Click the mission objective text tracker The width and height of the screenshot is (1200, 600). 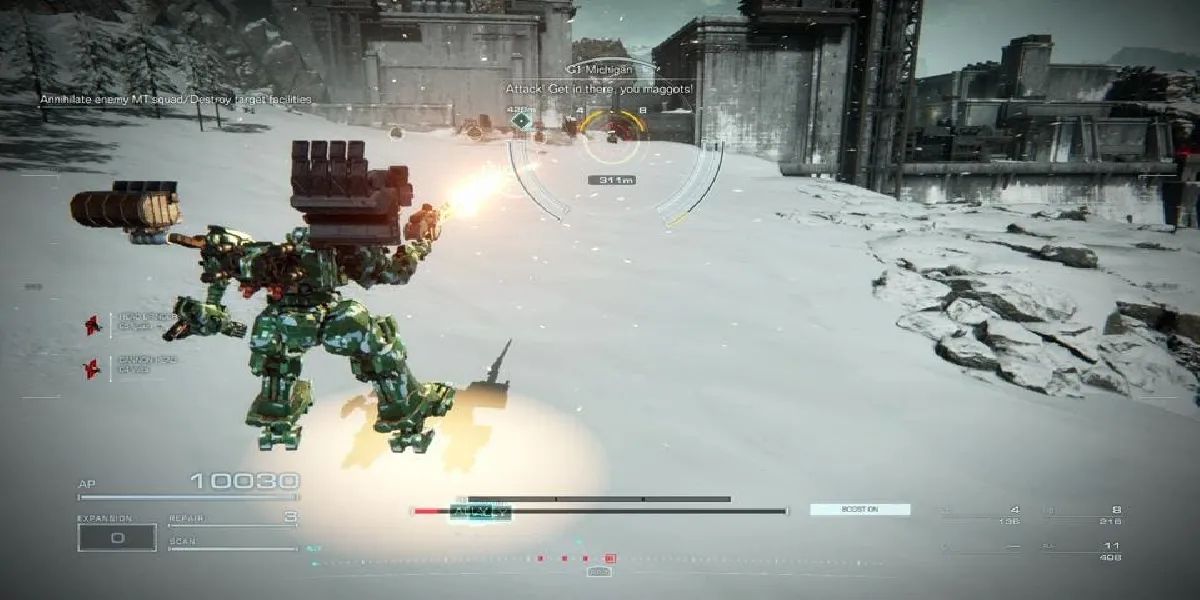(x=176, y=99)
